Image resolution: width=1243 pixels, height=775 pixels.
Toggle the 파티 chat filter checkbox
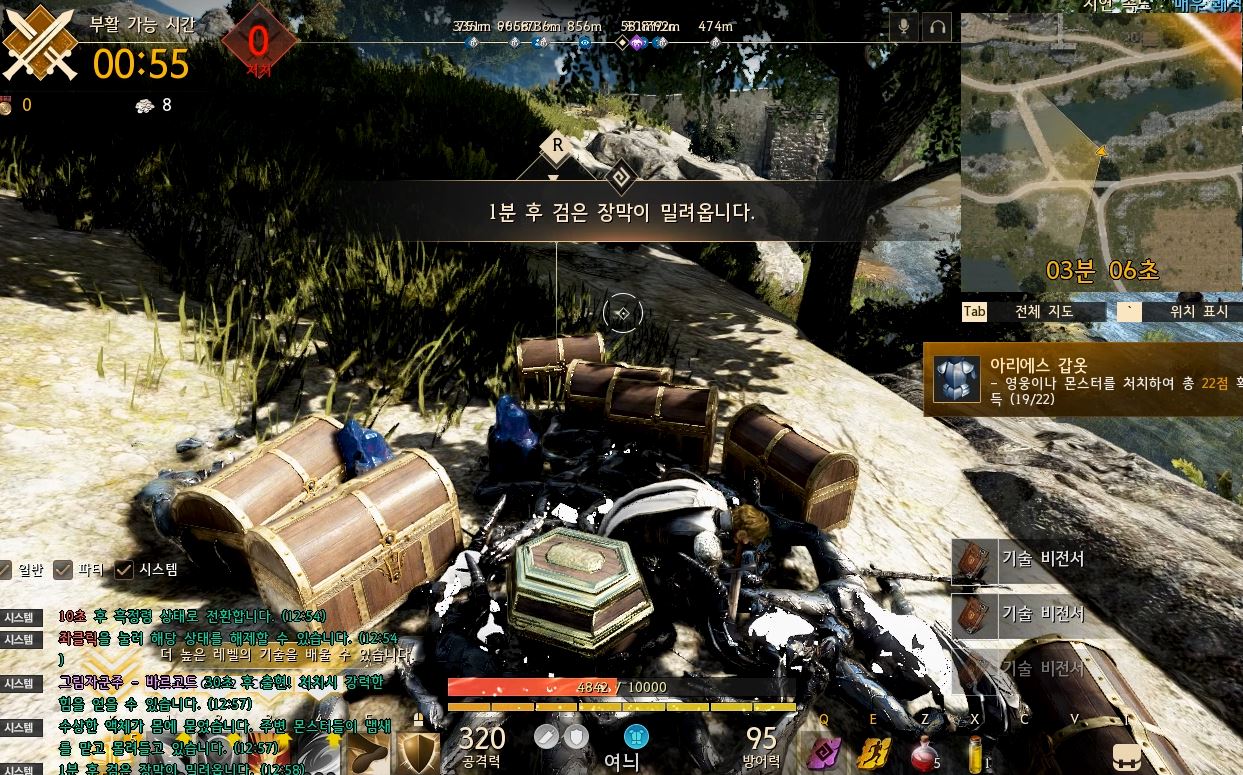pyautogui.click(x=63, y=570)
